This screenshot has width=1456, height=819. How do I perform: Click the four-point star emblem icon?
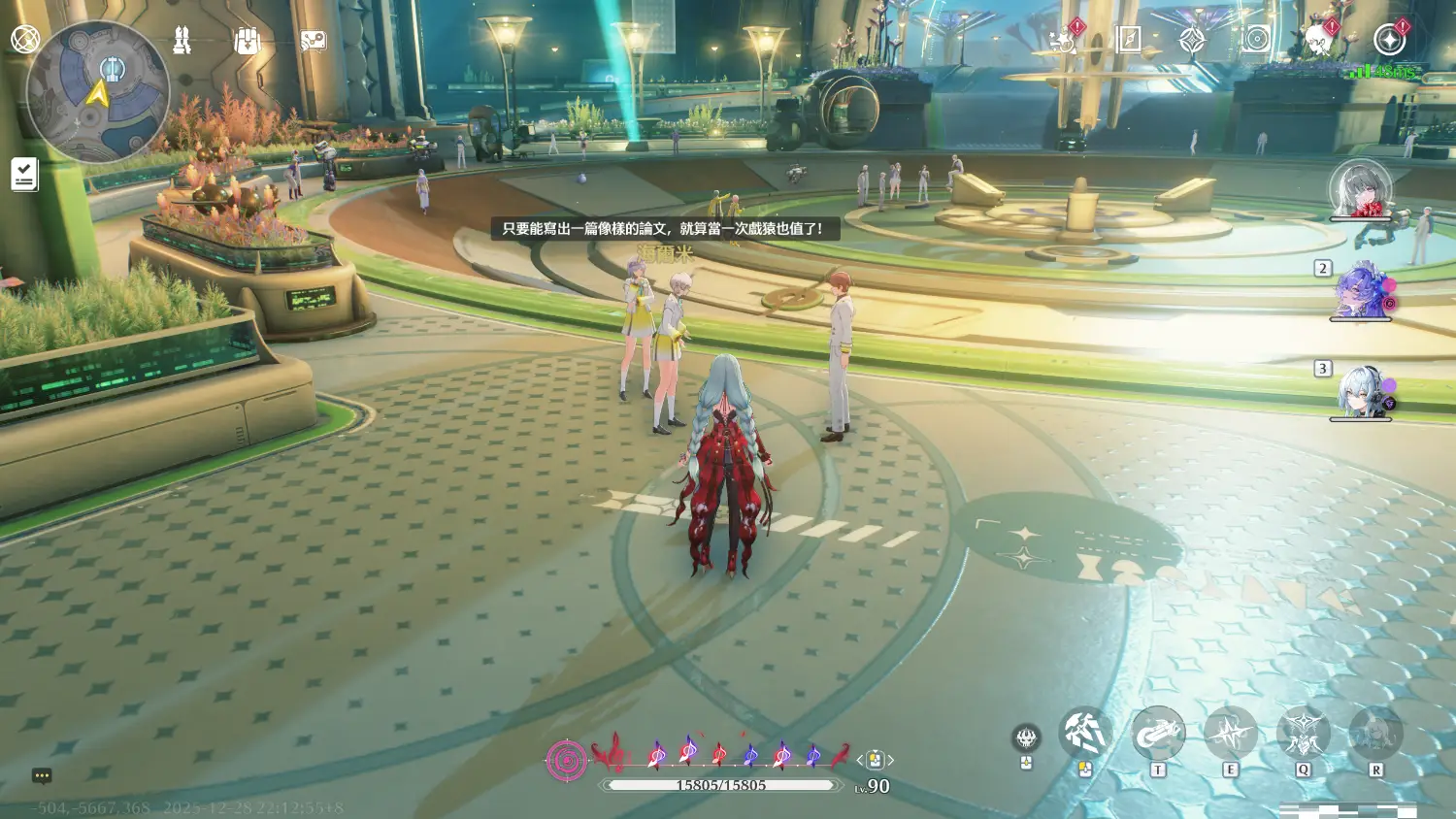tap(1191, 40)
